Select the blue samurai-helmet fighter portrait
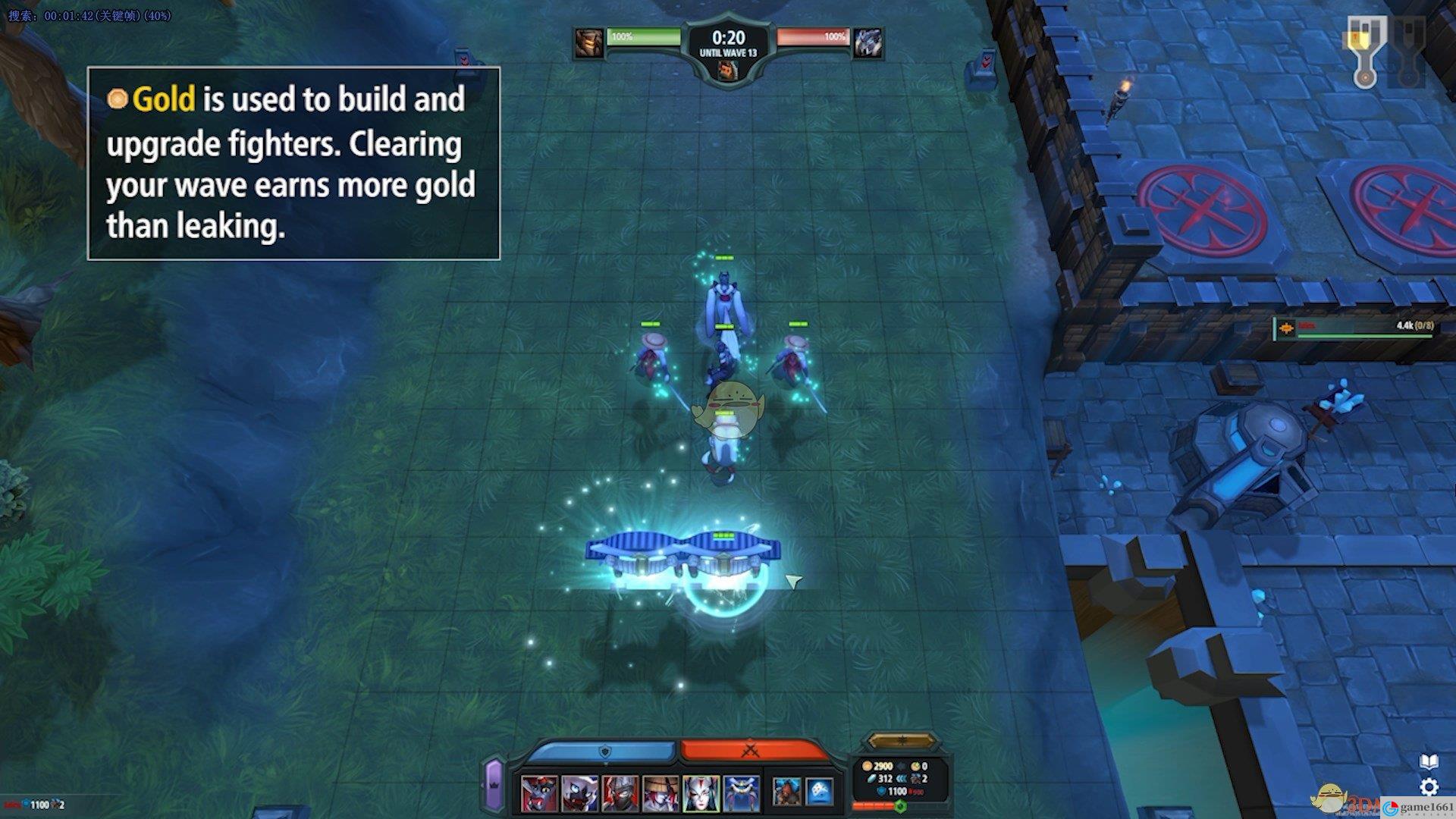The width and height of the screenshot is (1456, 819). coord(741,793)
